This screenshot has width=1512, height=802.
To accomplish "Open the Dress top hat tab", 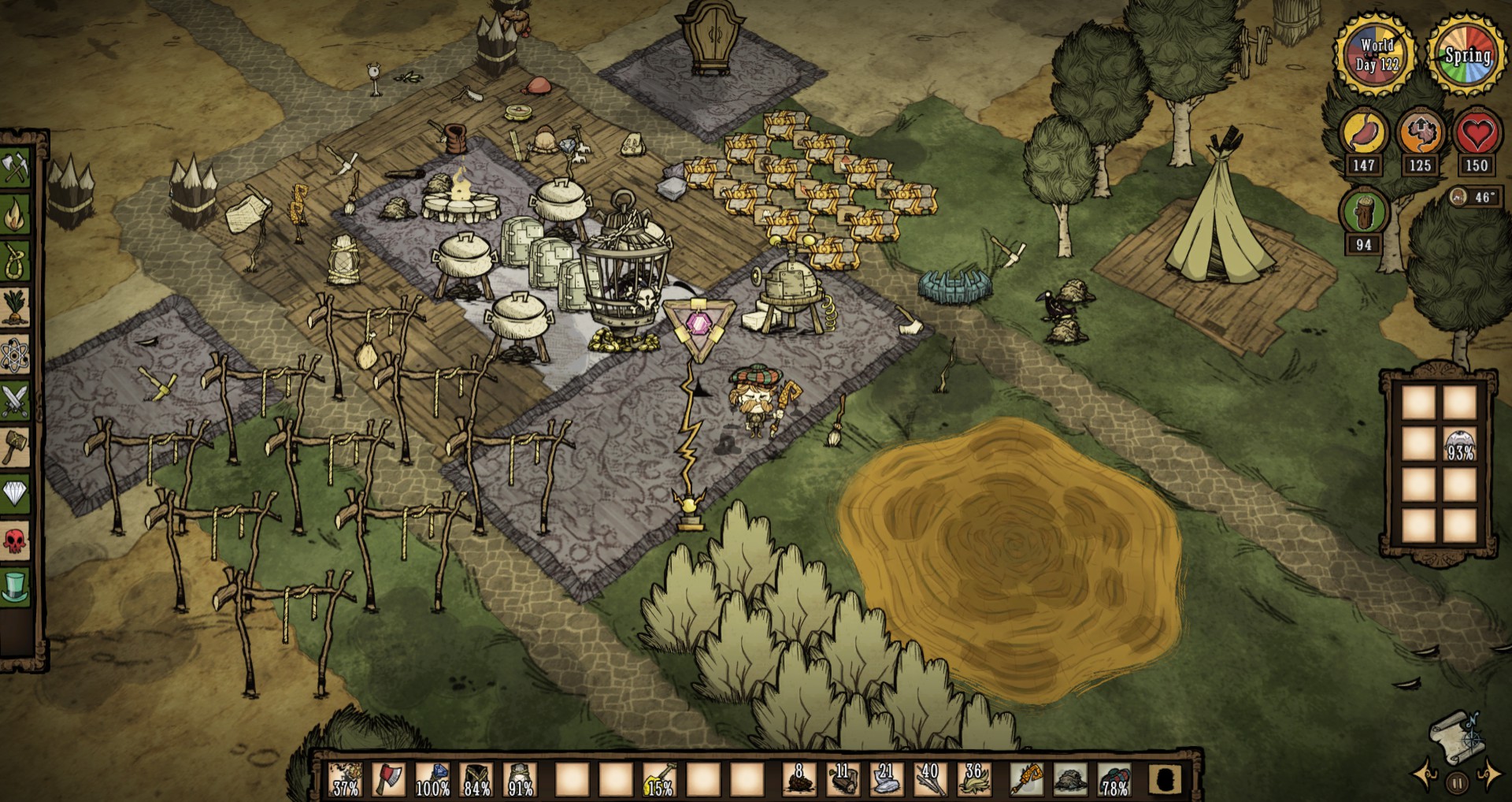I will coord(15,588).
